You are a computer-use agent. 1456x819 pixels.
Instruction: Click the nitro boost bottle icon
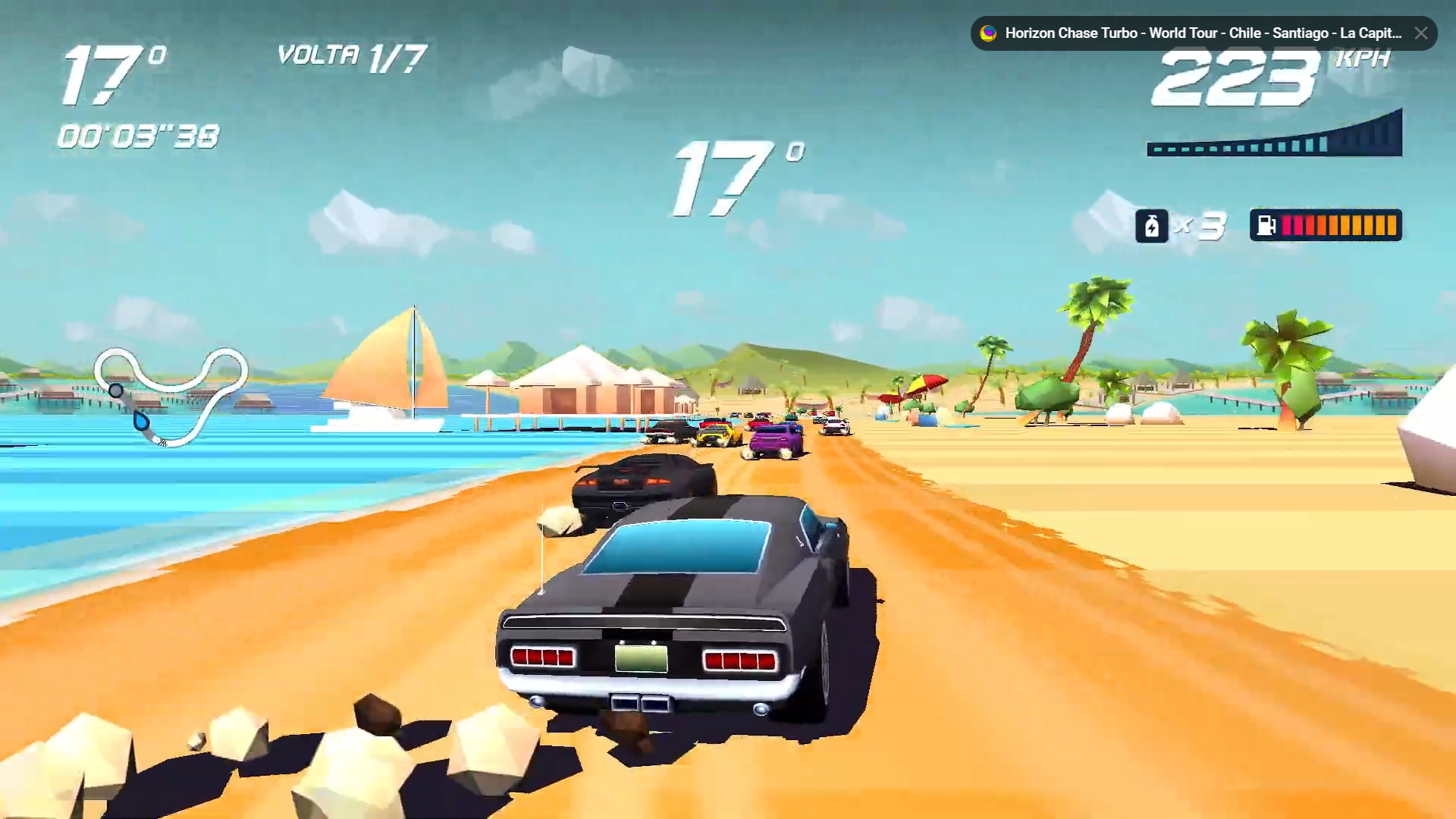(x=1153, y=225)
